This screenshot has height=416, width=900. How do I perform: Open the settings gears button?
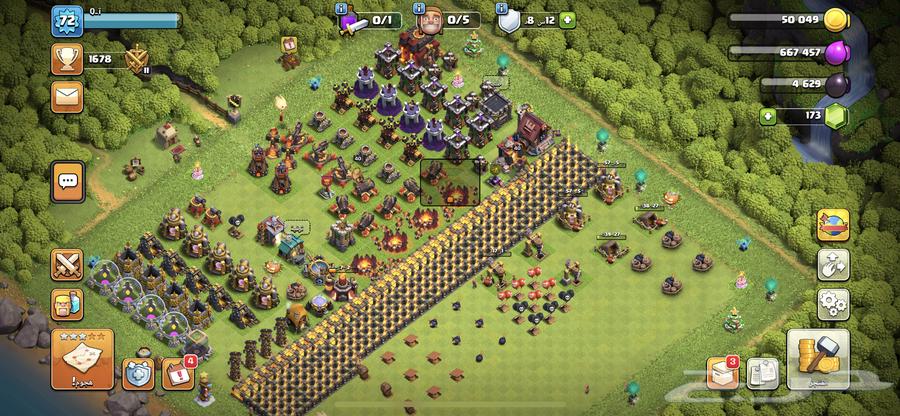(x=833, y=302)
